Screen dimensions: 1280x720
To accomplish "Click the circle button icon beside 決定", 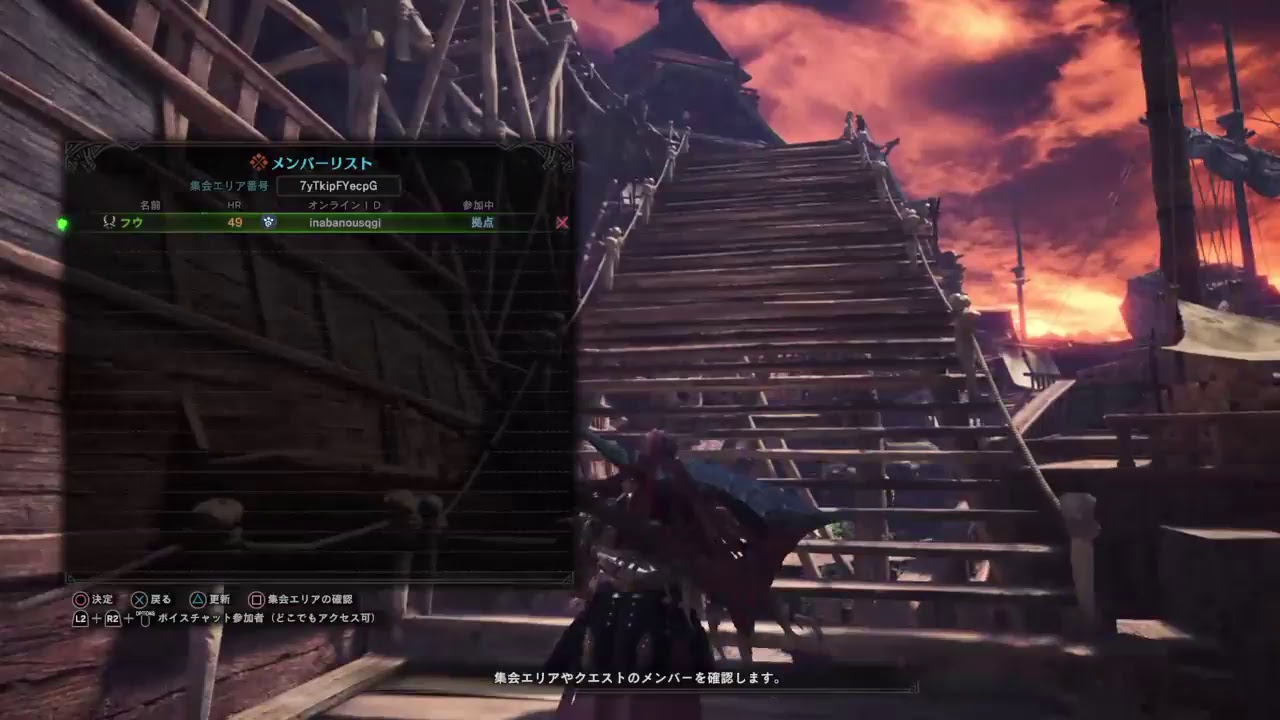I will coord(79,599).
